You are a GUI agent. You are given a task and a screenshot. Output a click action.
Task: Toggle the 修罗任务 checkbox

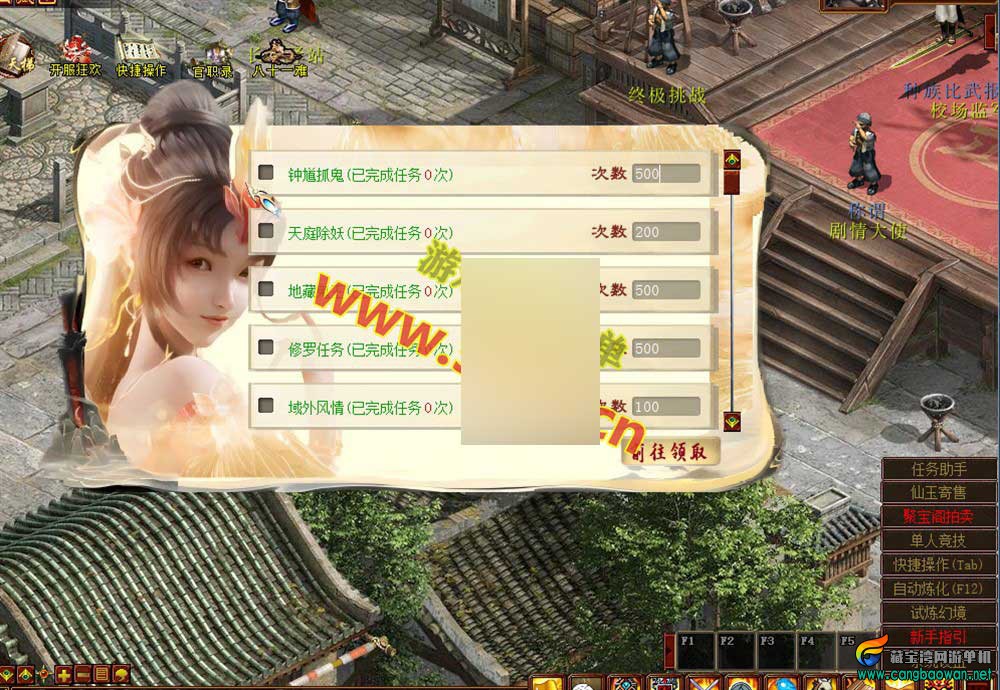(x=266, y=347)
